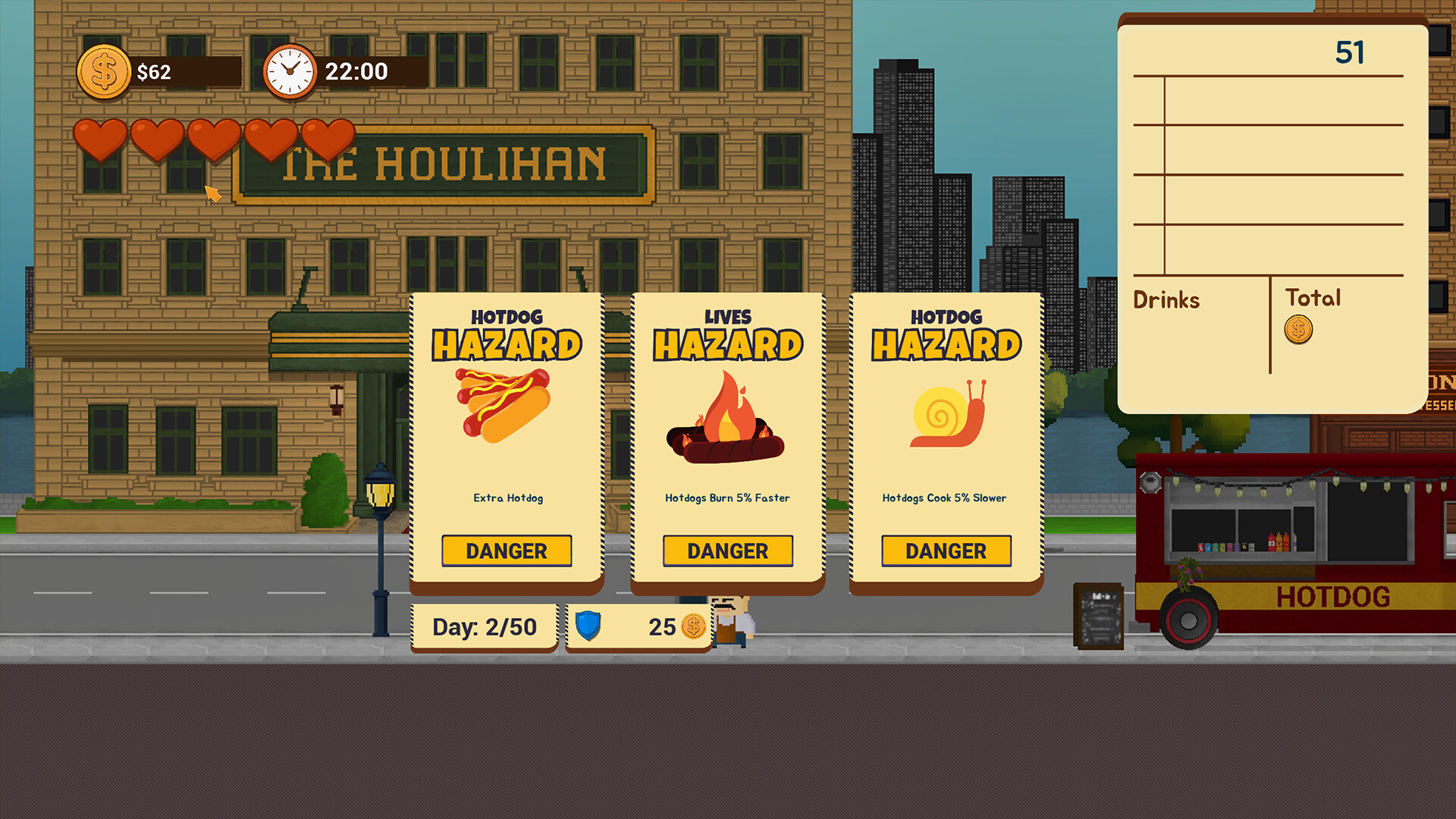Pick DANGER under Hotdogs Cook 5% Slower
1456x819 pixels.
click(x=946, y=551)
